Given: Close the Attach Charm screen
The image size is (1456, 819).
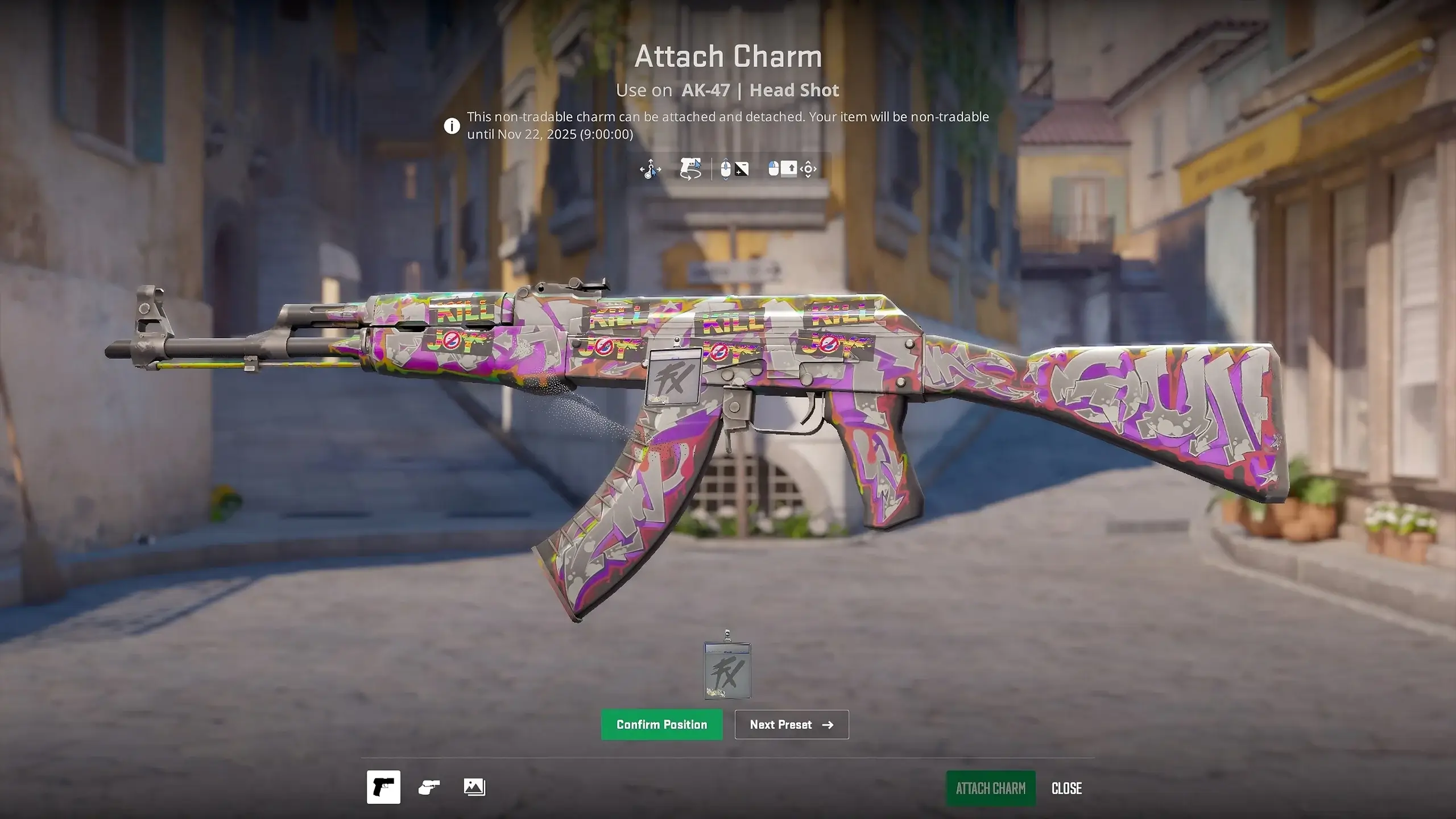Looking at the screenshot, I should pos(1066,788).
